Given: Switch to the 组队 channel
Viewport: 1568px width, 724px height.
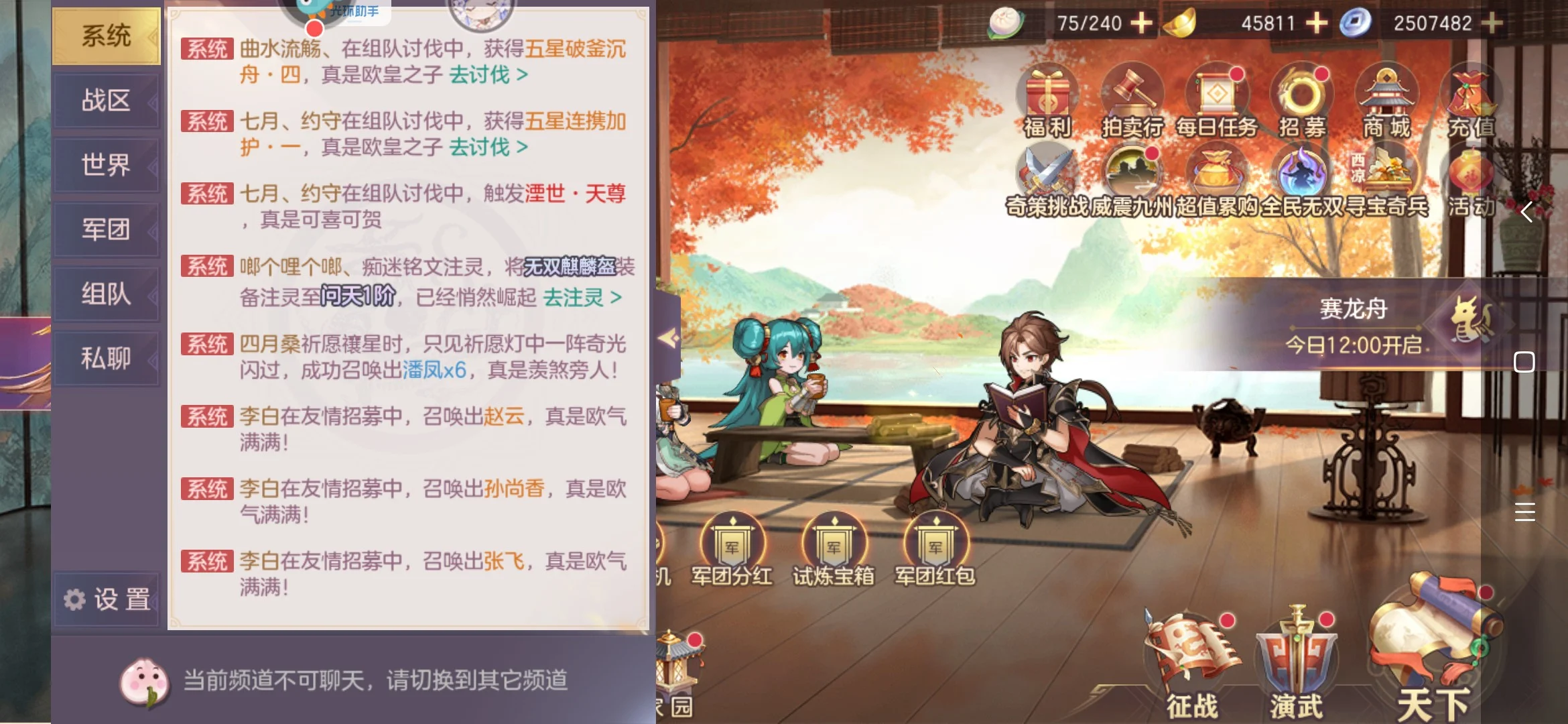Looking at the screenshot, I should pos(106,294).
